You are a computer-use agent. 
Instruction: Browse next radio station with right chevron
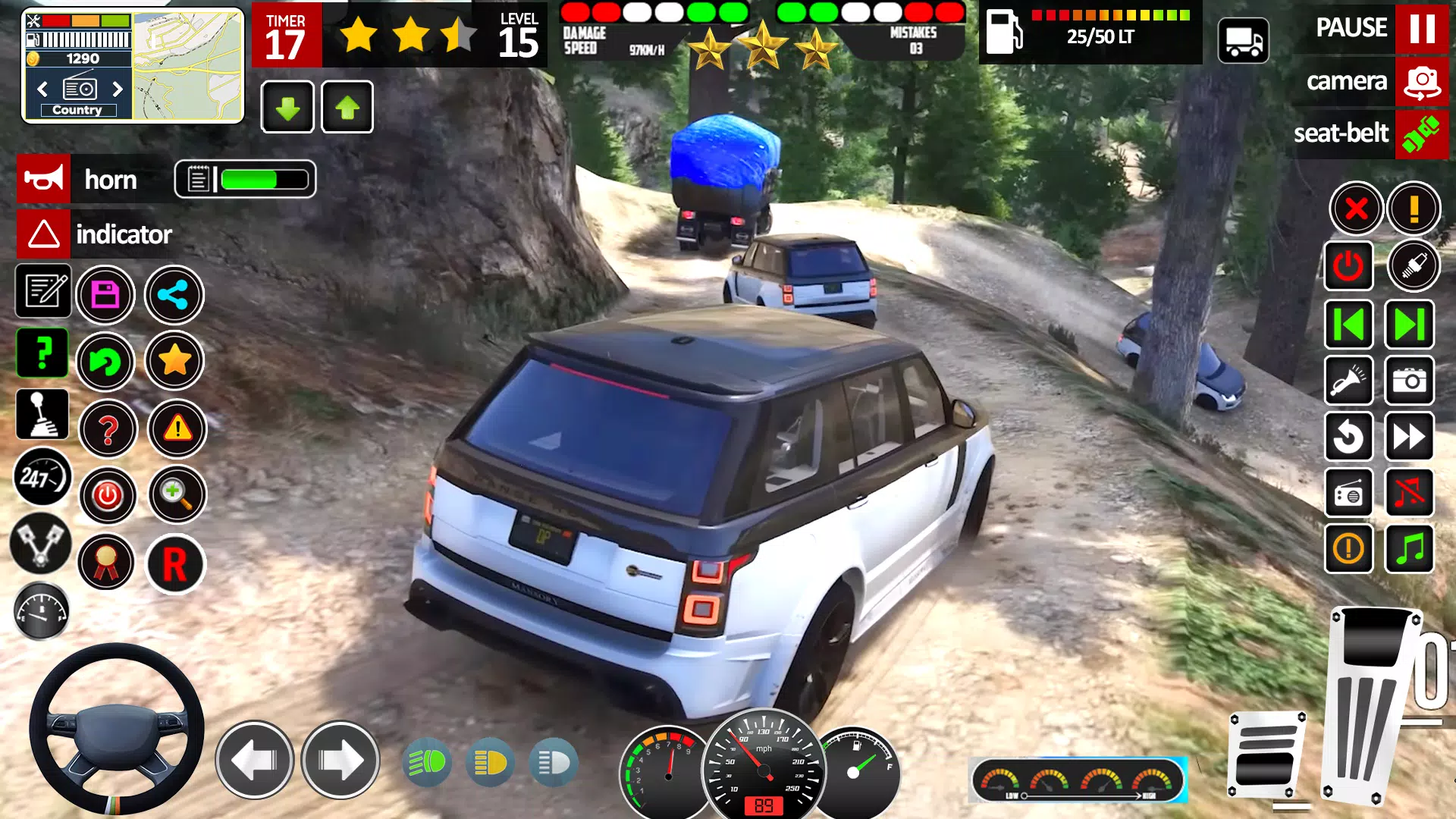119,89
